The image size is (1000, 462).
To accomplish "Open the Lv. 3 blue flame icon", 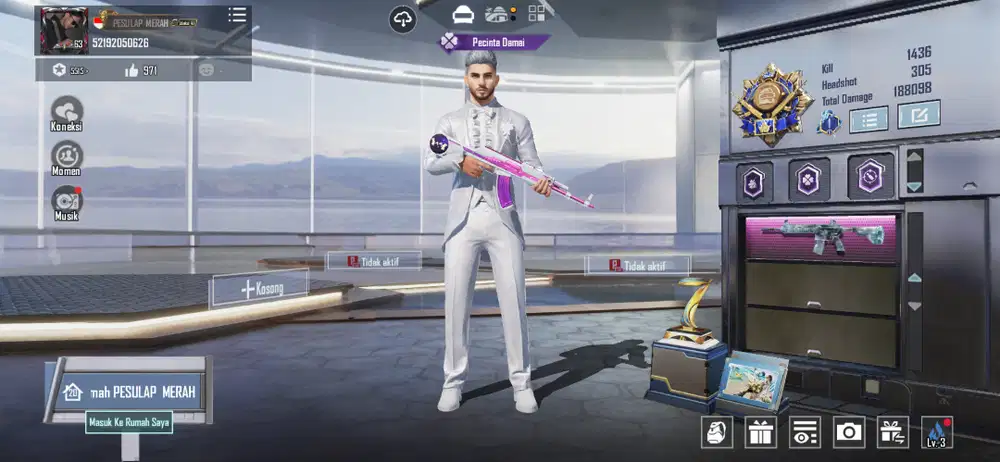I will [937, 432].
